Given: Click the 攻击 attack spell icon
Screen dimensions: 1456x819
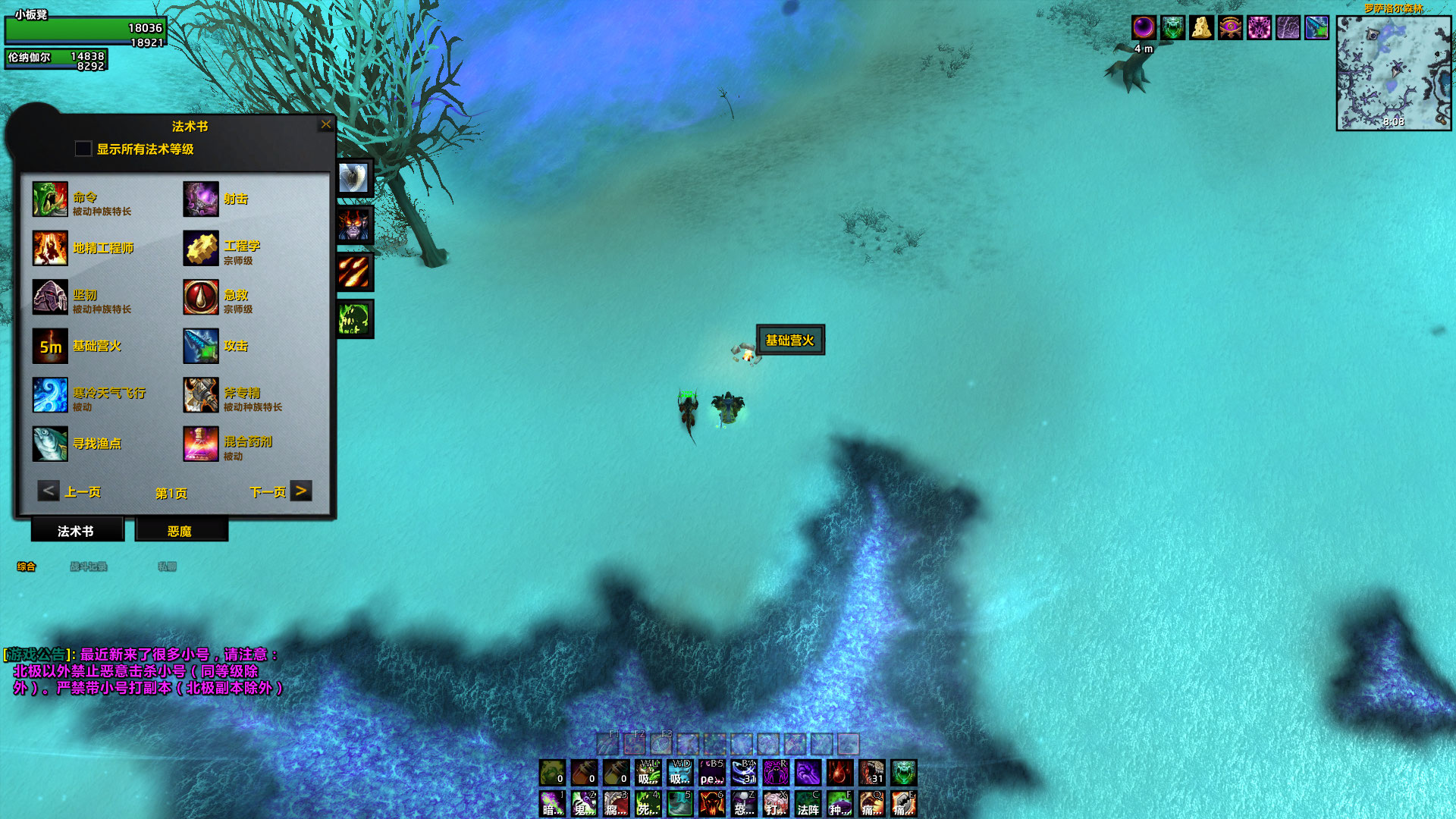Looking at the screenshot, I should (x=200, y=346).
